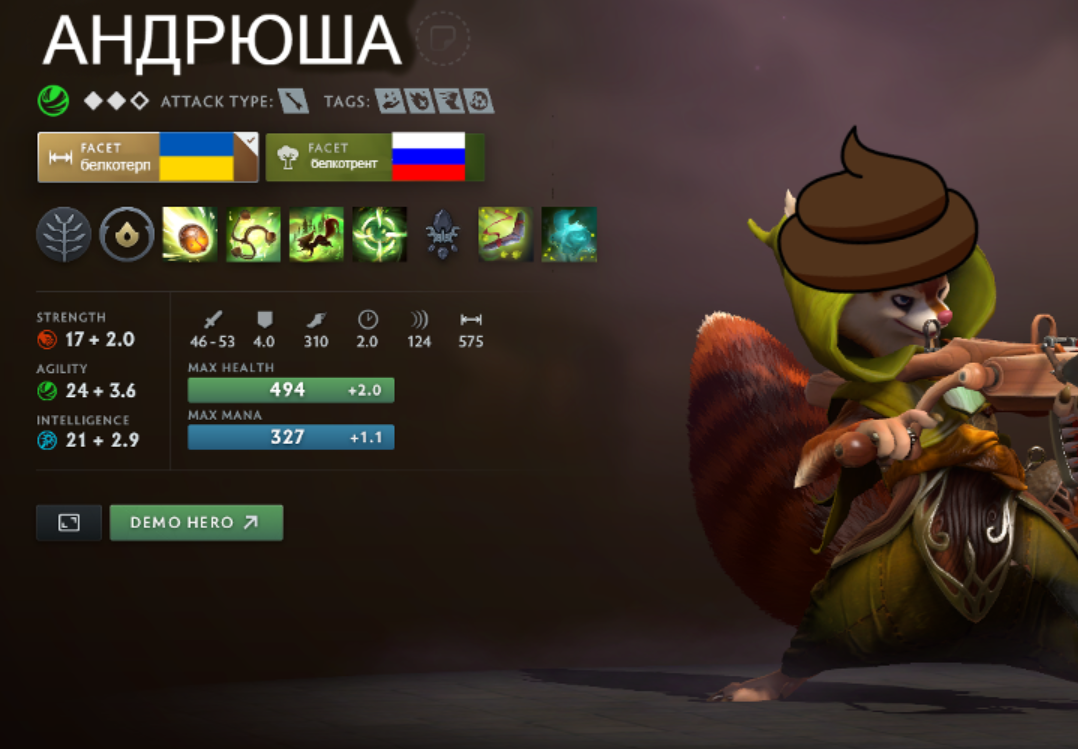Click the innate ability flame icon
The image size is (1078, 749).
pos(127,235)
